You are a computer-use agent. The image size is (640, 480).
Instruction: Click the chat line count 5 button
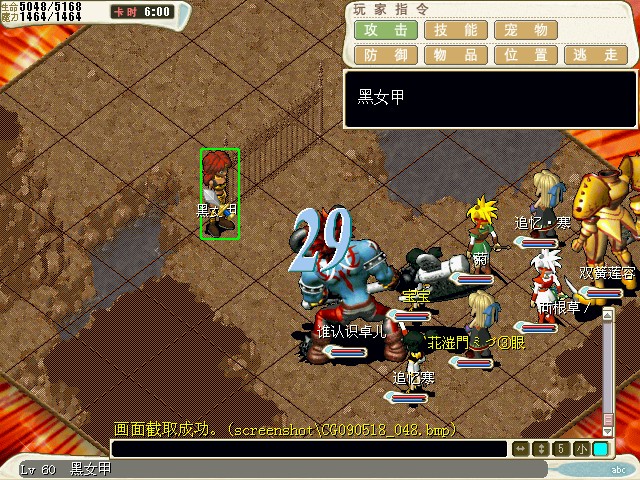561,449
